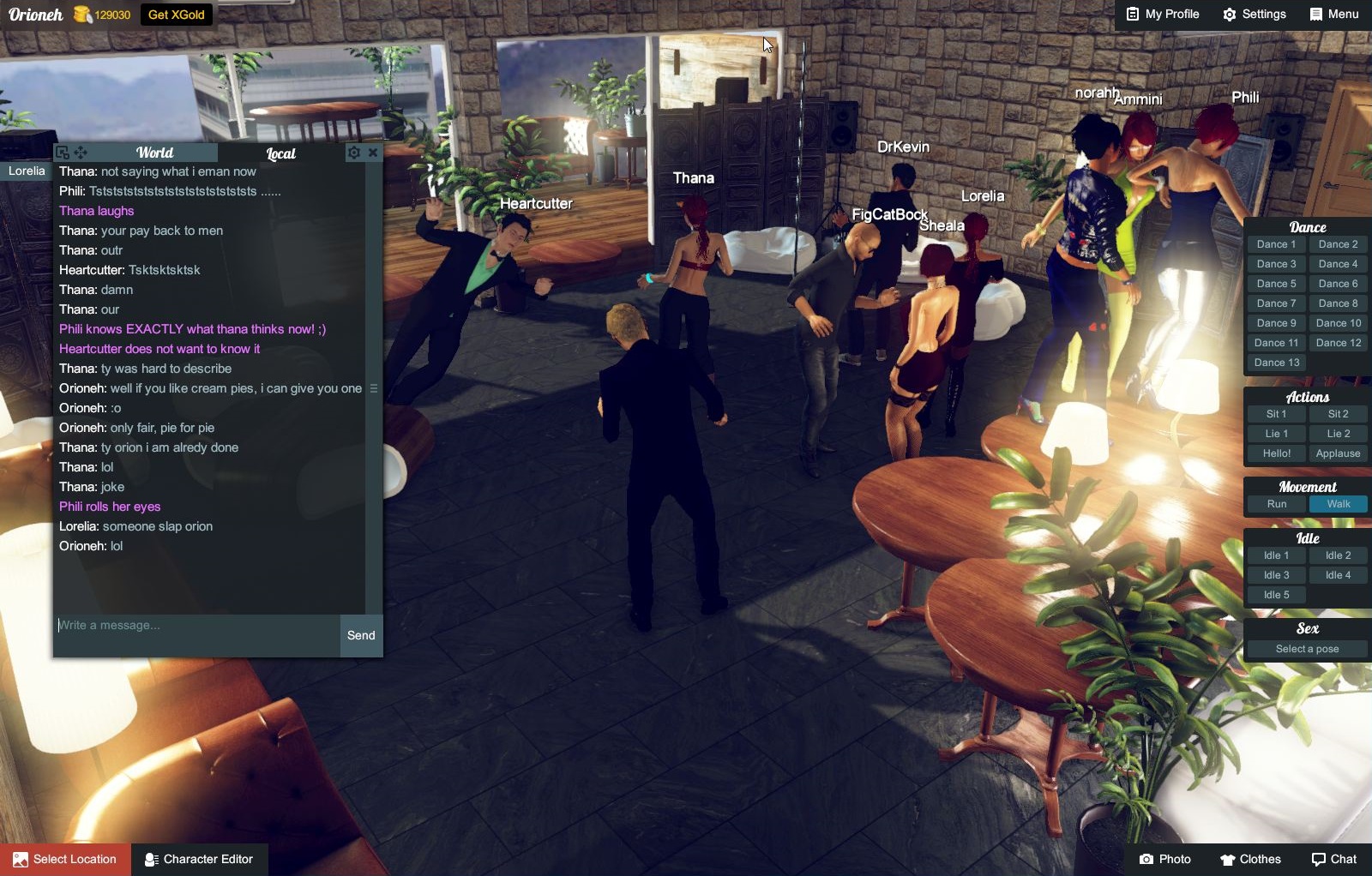Select Dance 13 animation

(1276, 363)
